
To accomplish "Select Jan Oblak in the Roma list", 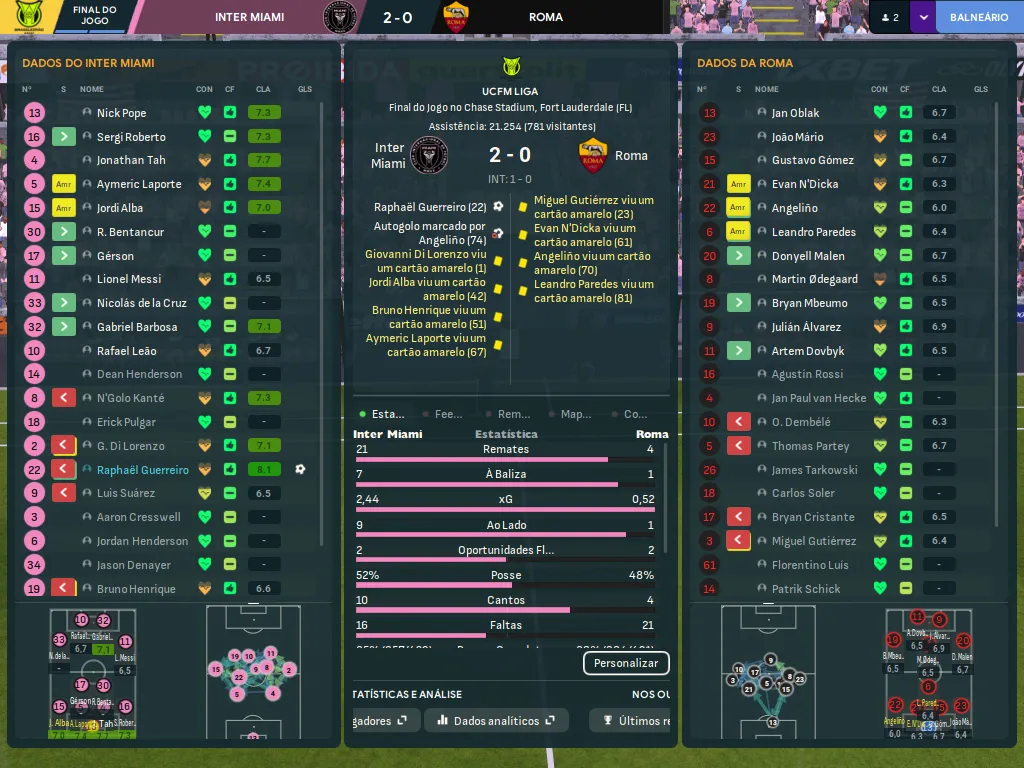I will coord(795,113).
